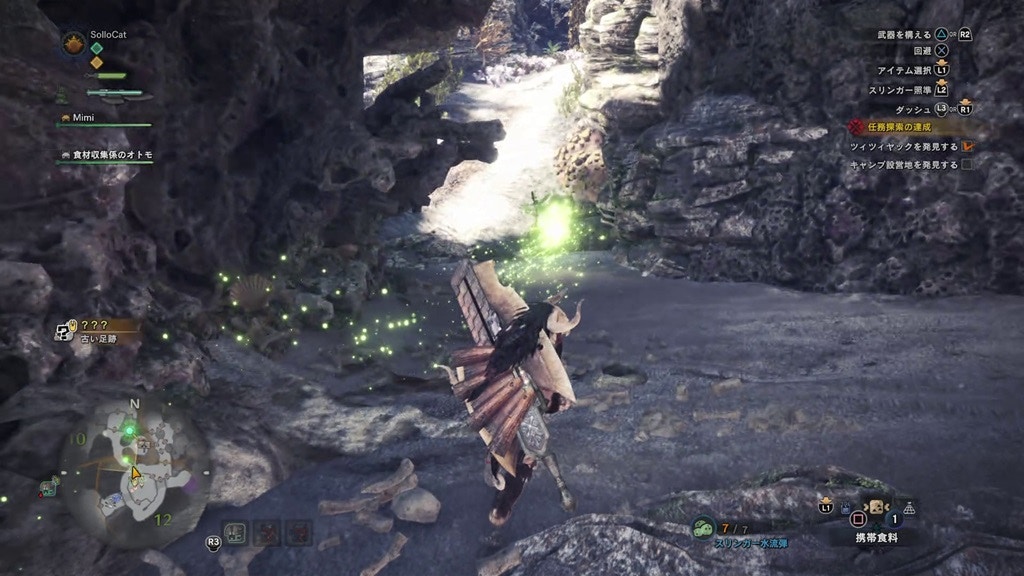Screen dimensions: 1024x576
Task: Toggle the キャンプ設営地を発見する objective checkbox
Action: coord(967,164)
